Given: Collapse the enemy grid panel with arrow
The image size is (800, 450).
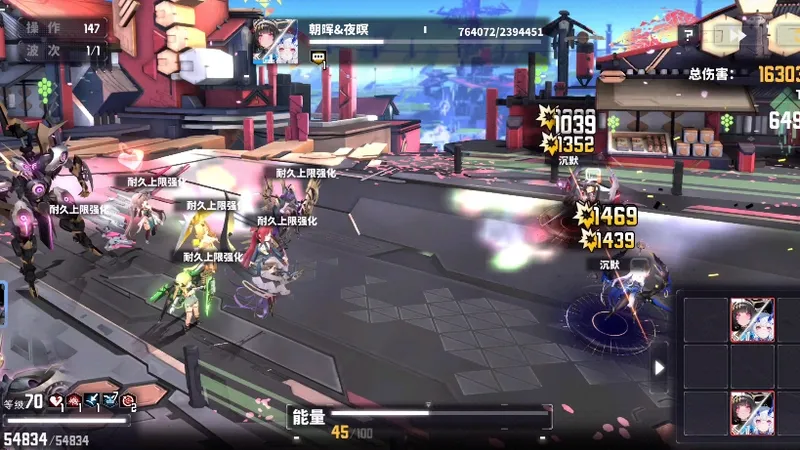Looking at the screenshot, I should 659,368.
